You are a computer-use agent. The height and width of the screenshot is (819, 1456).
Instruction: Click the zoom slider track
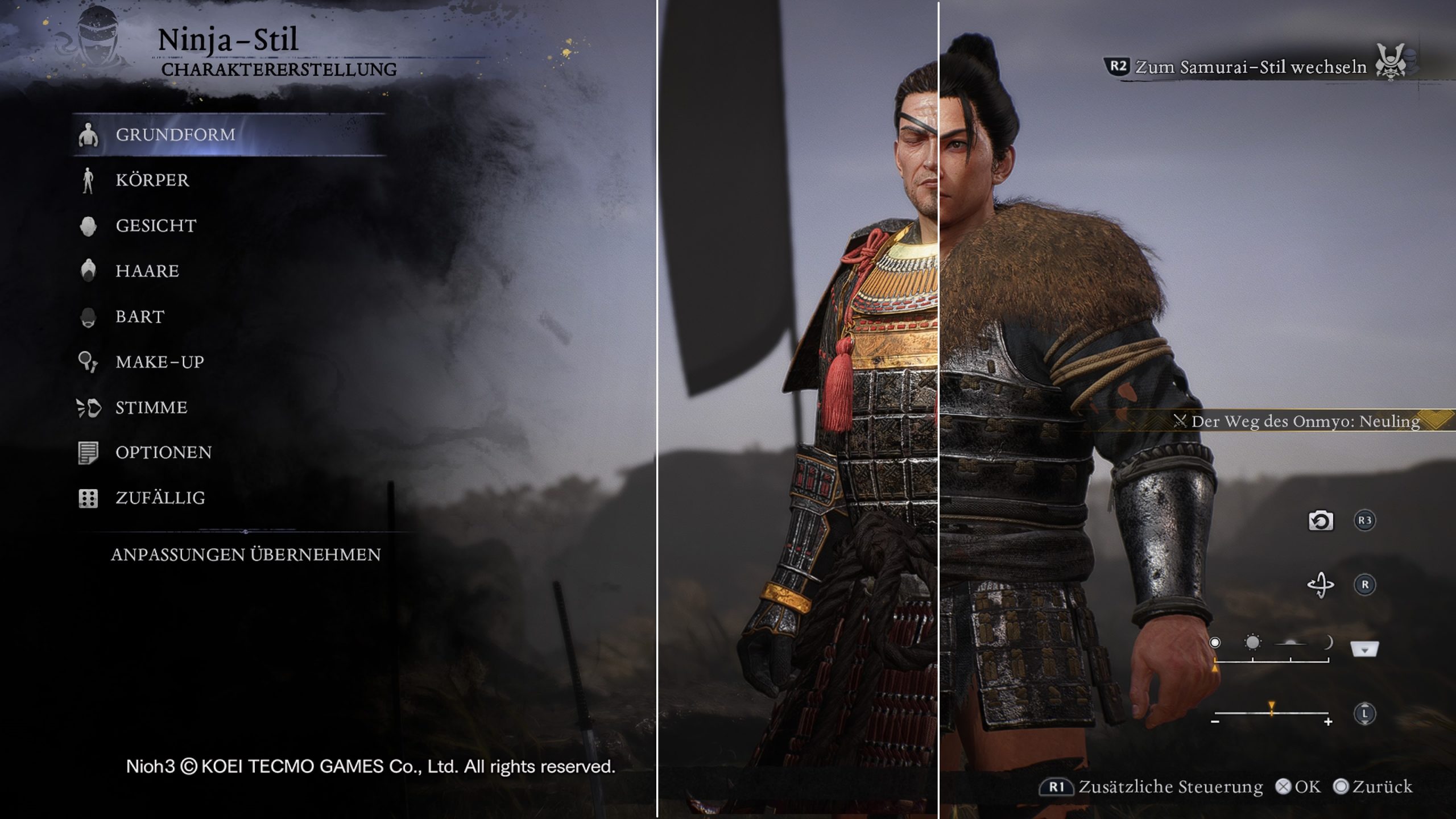pos(1271,712)
